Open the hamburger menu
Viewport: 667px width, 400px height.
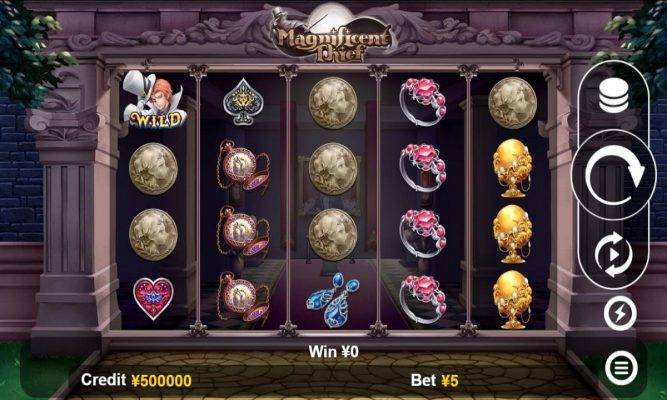click(x=621, y=367)
